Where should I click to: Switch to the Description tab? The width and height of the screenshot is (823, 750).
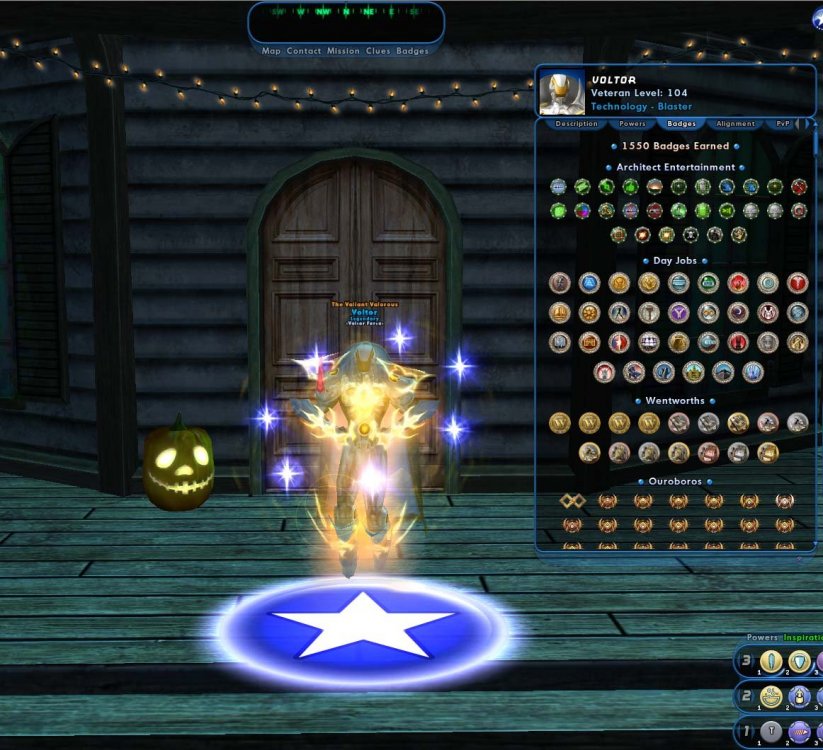[x=576, y=124]
